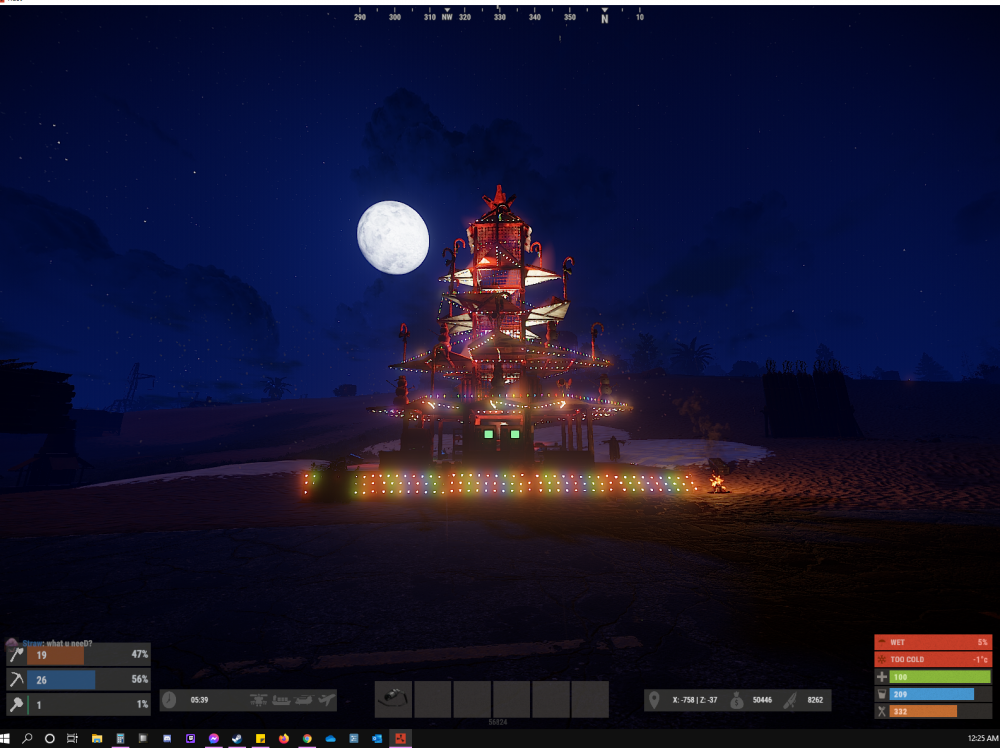Click the cargo ship event icon

281,700
